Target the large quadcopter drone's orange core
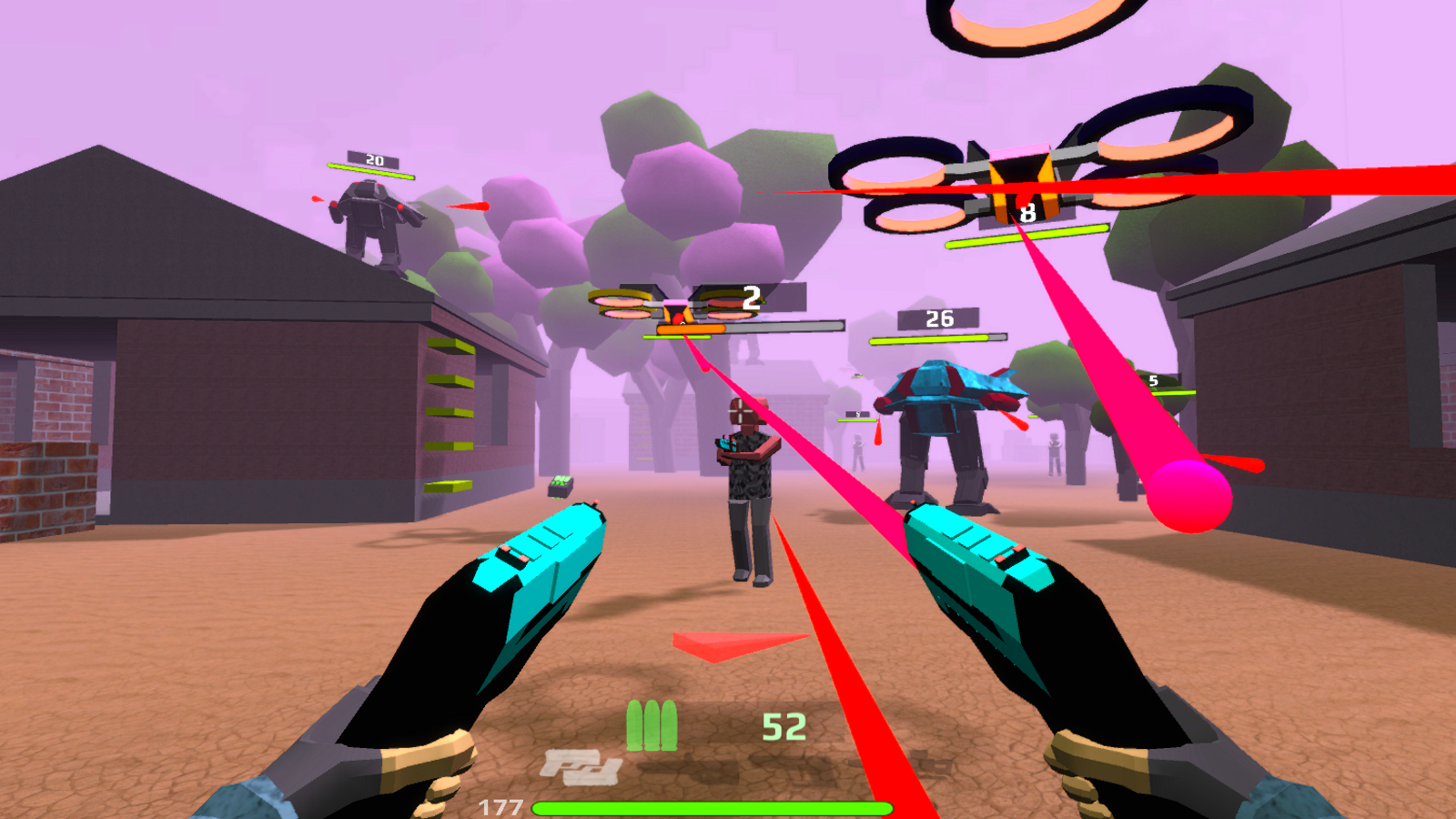This screenshot has height=819, width=1456. [x=1024, y=182]
